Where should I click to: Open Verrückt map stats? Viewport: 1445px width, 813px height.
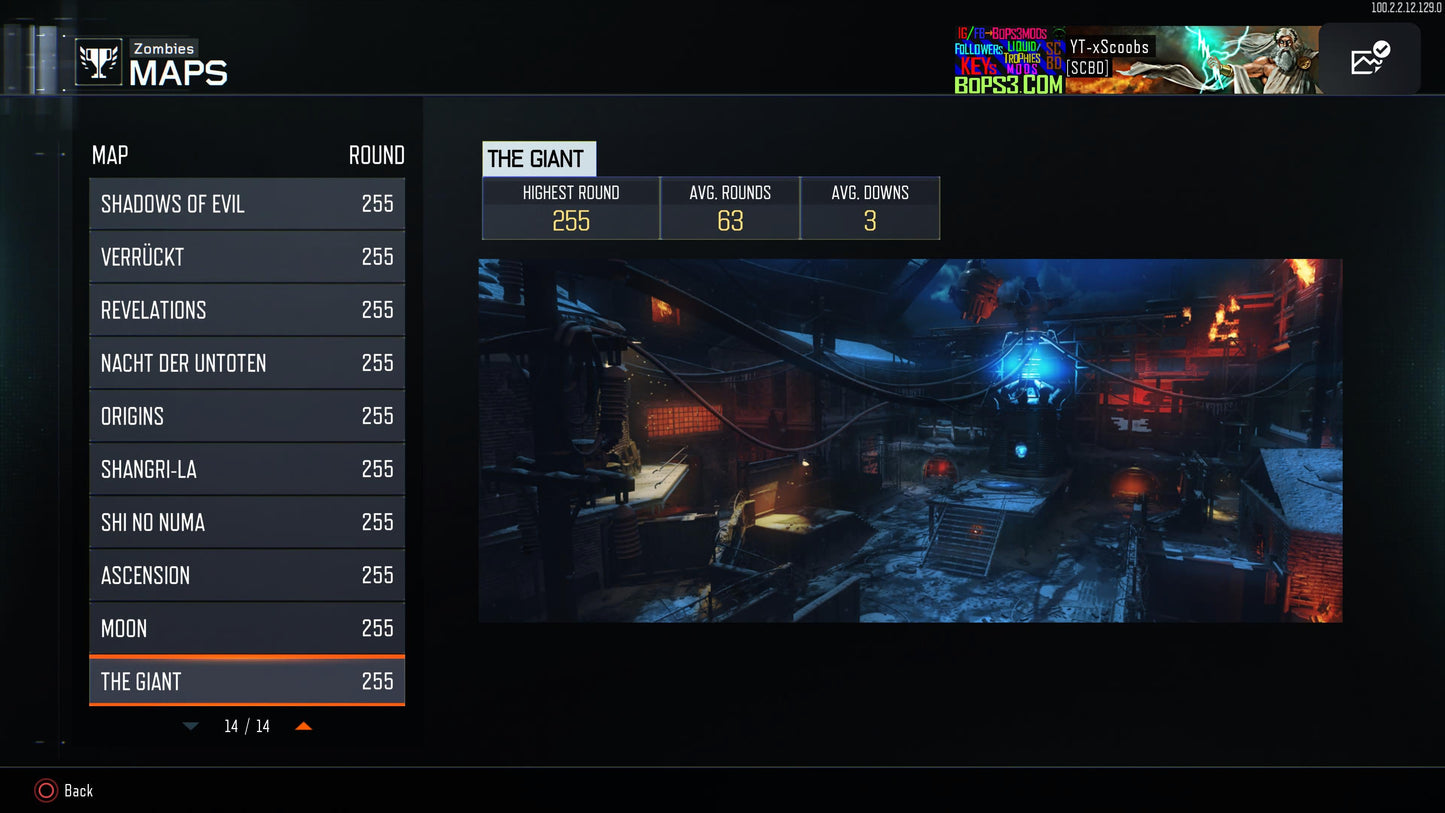[247, 256]
